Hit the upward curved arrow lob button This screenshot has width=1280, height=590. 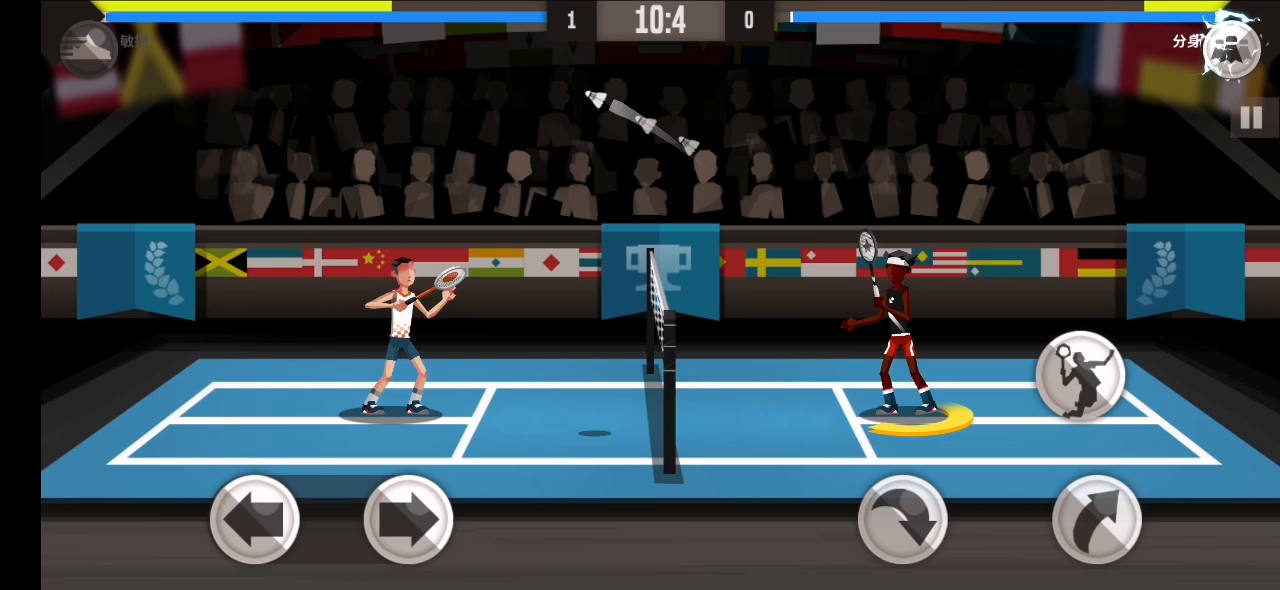point(1096,520)
